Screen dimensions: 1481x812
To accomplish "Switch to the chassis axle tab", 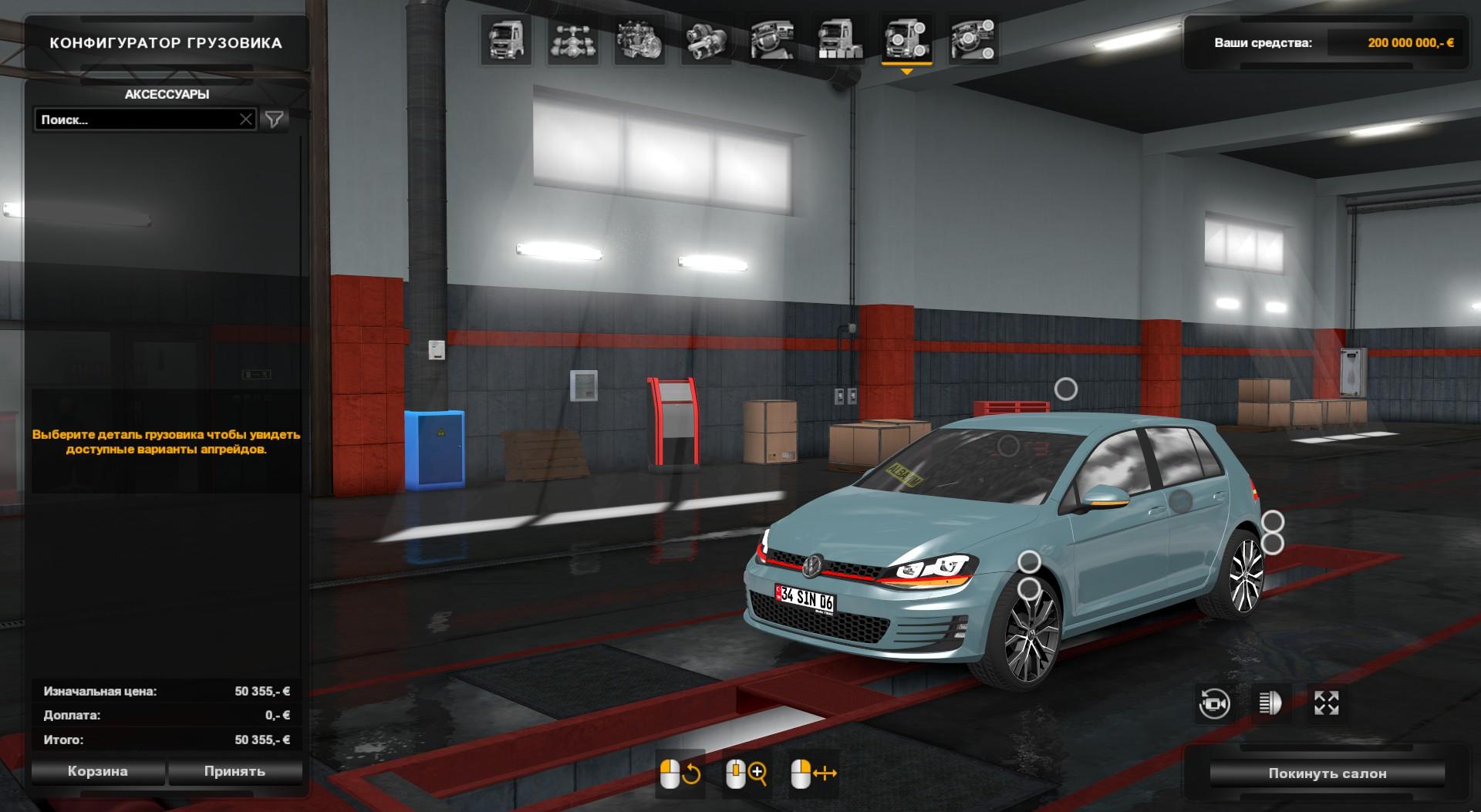I will pyautogui.click(x=574, y=40).
